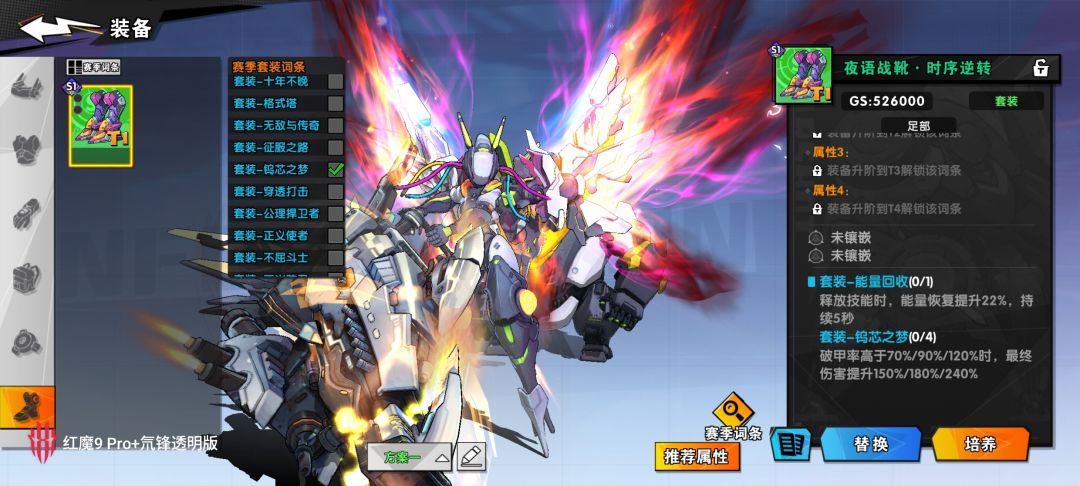Select the 套装-公理捍卫者 filter checkbox
This screenshot has height=486, width=1080.
pos(336,213)
